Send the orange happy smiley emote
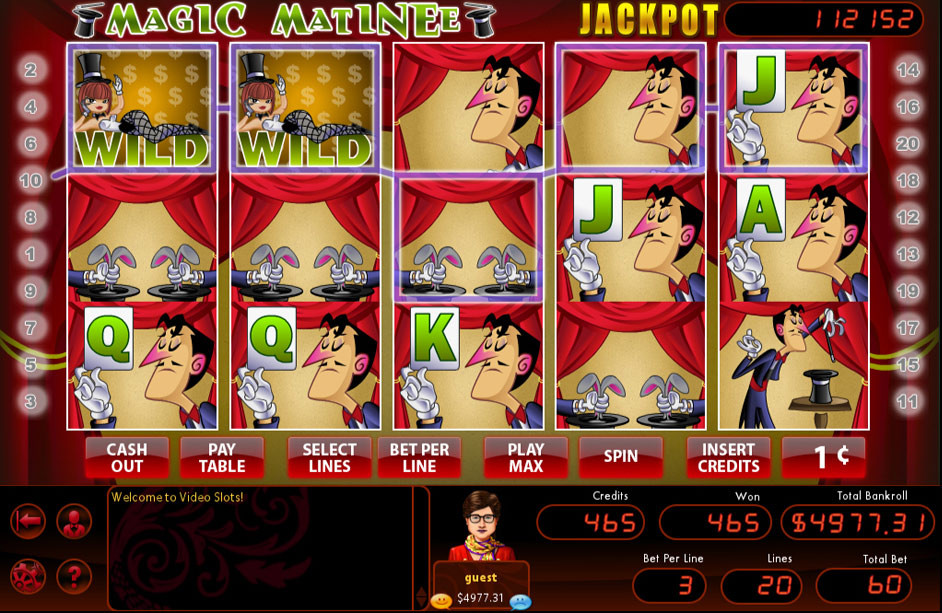The image size is (942, 613). point(441,600)
